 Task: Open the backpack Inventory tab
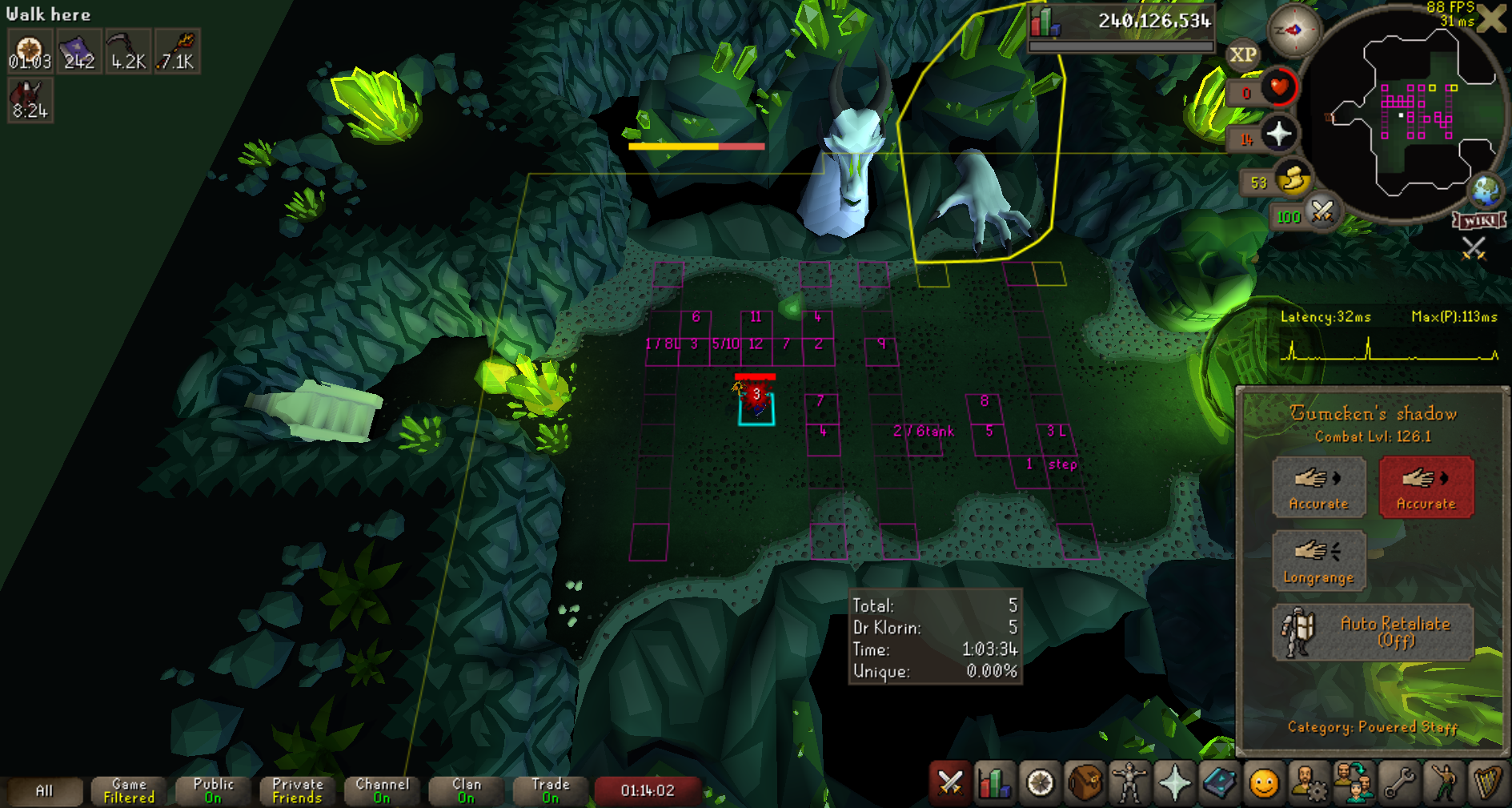(x=1085, y=782)
